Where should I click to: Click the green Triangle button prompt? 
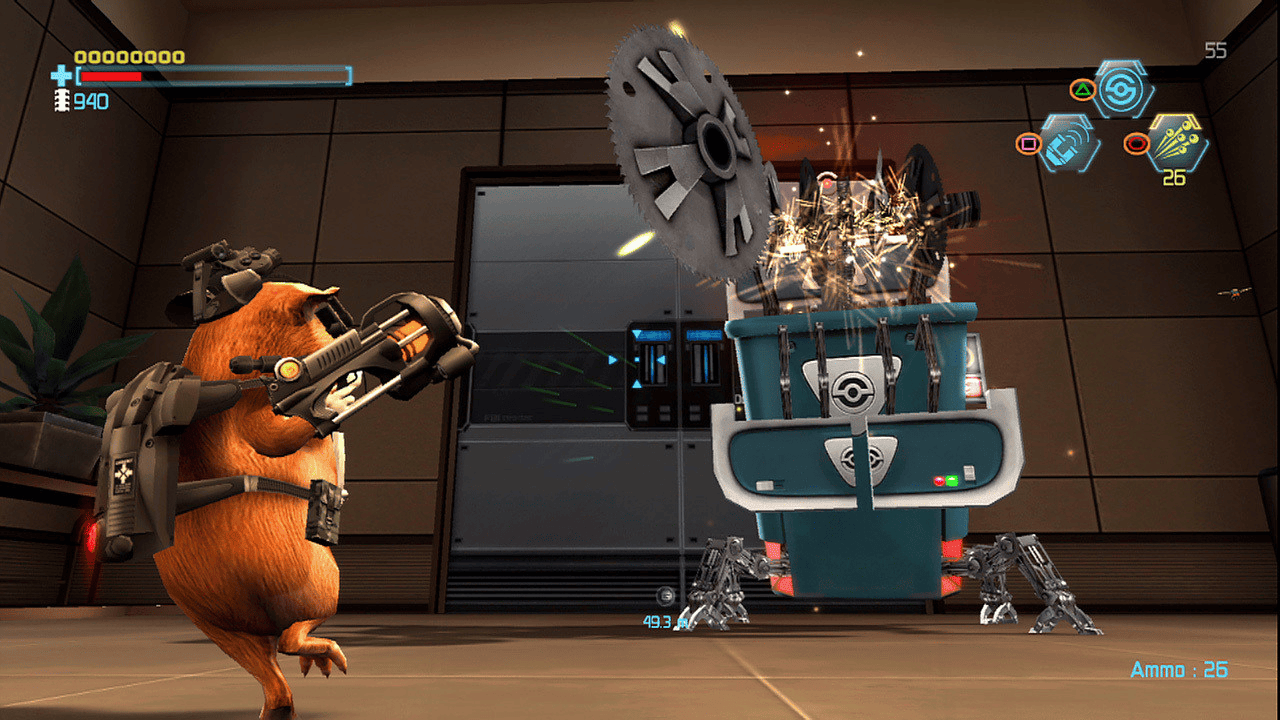1083,89
